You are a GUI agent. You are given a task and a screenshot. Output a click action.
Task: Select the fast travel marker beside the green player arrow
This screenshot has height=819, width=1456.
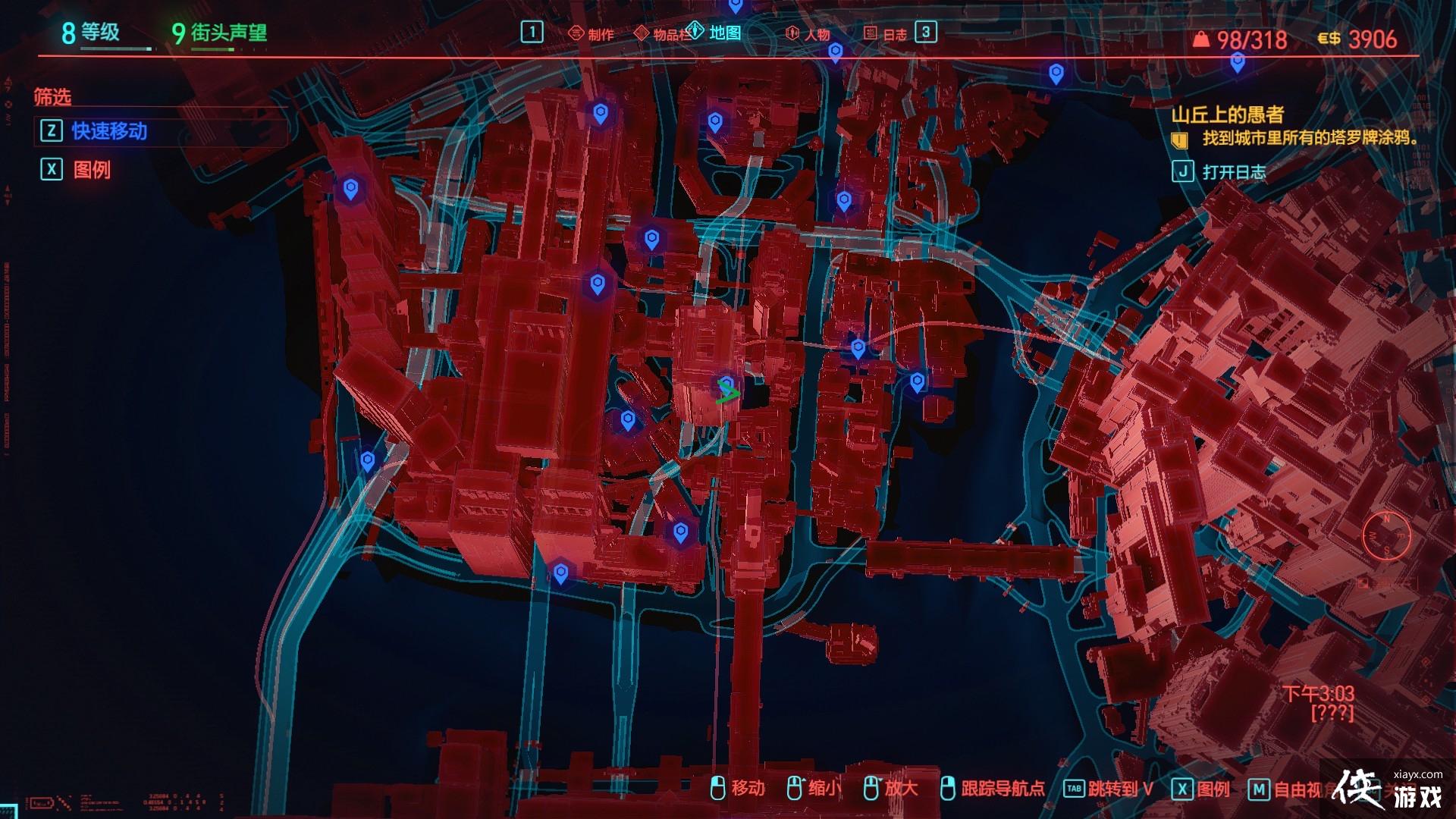[726, 383]
